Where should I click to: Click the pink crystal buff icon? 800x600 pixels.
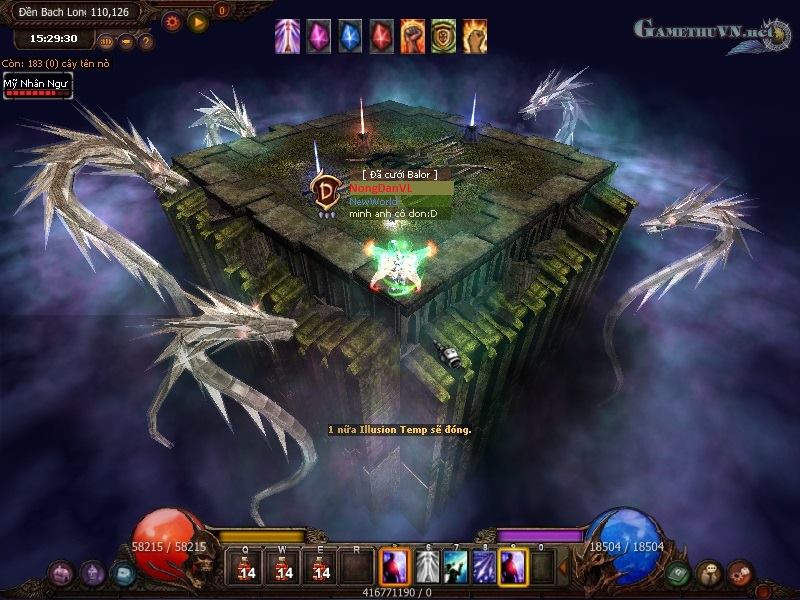click(x=318, y=36)
